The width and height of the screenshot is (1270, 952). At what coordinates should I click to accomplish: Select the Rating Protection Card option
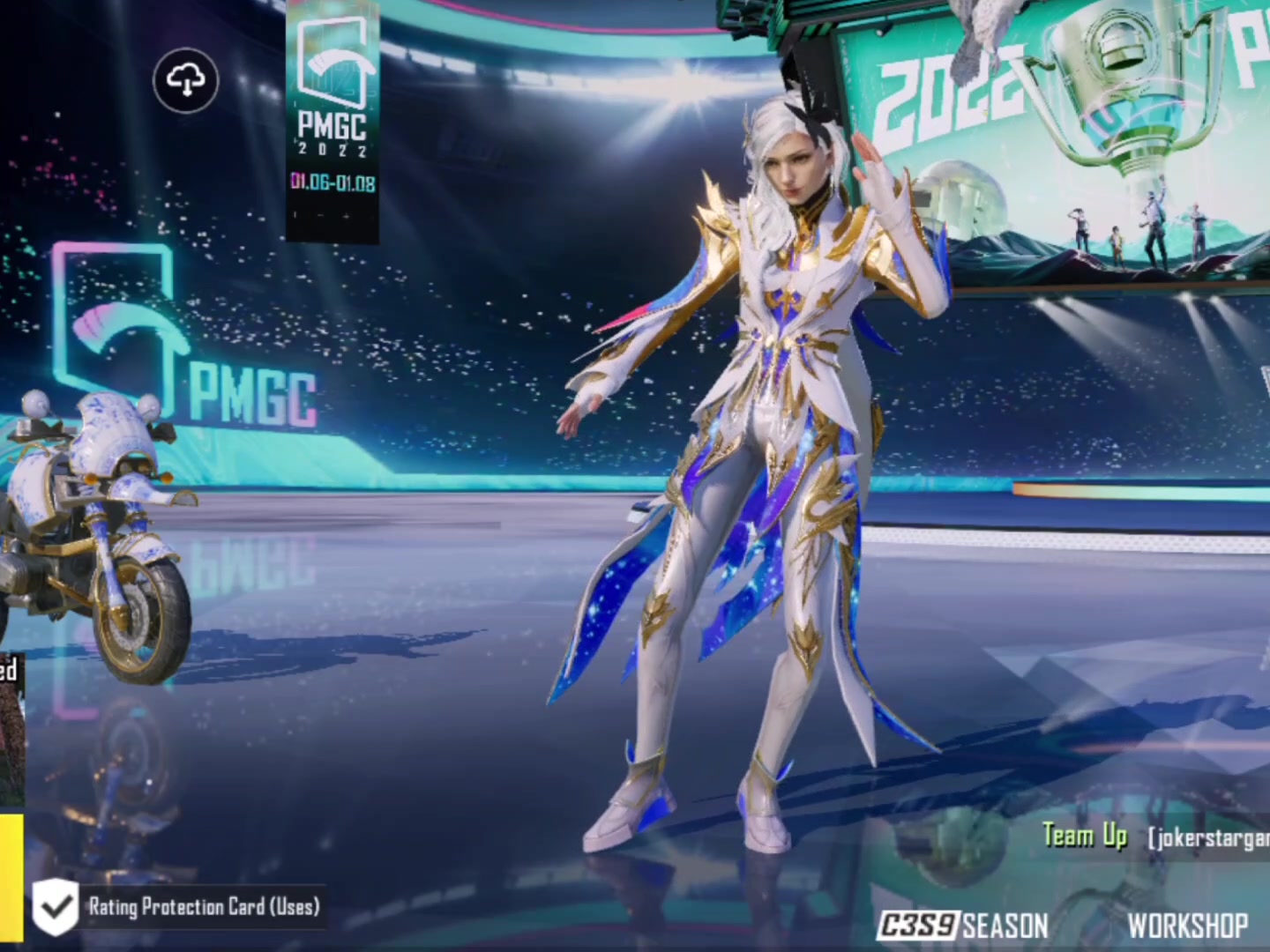coord(178,907)
